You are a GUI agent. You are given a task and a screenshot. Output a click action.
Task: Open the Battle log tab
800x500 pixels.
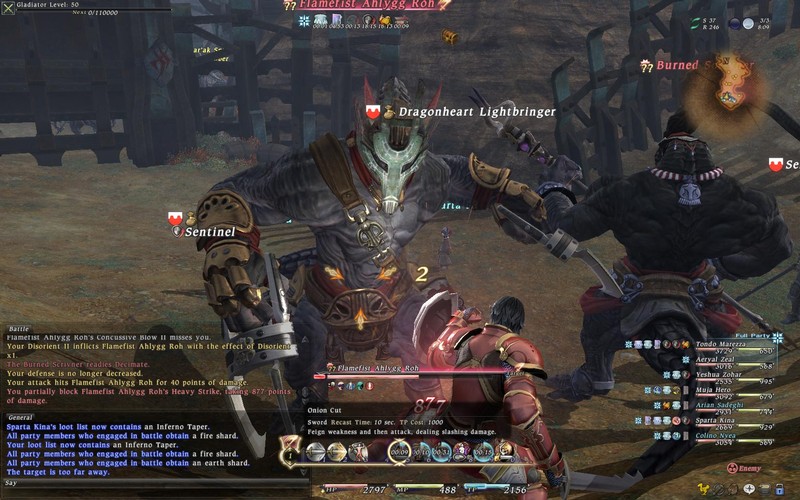(x=20, y=328)
